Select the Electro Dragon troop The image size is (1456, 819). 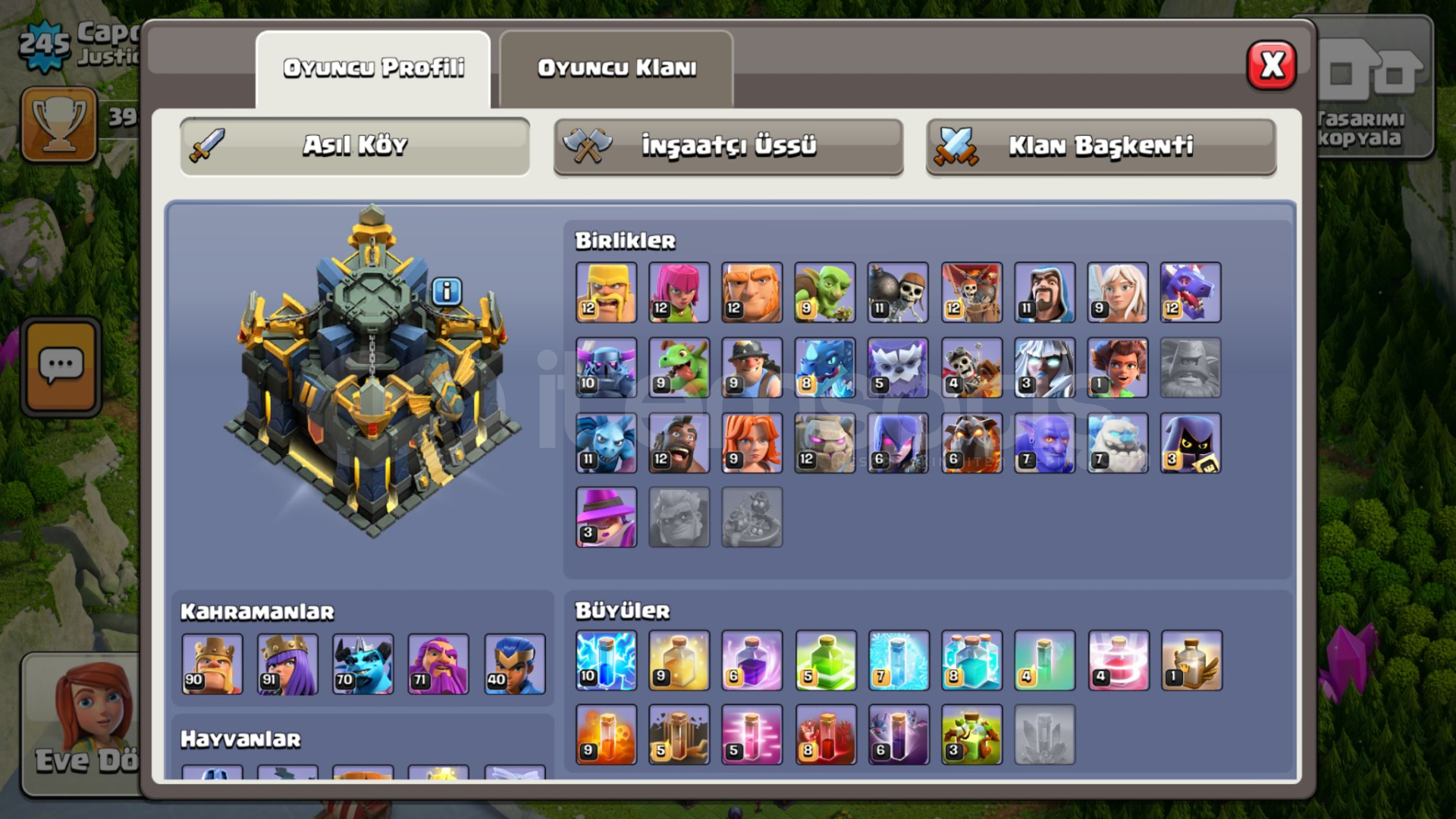pos(824,368)
